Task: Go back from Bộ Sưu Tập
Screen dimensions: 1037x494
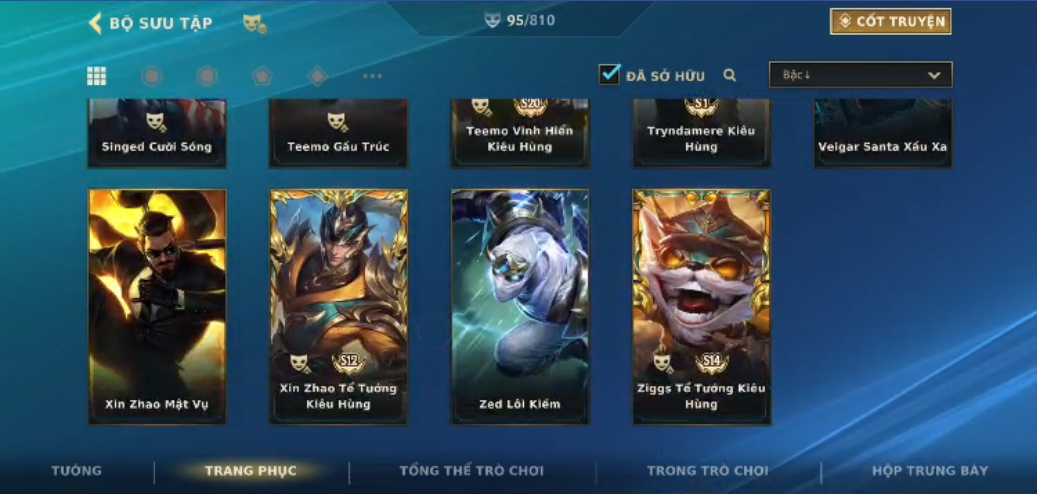Action: click(x=96, y=23)
